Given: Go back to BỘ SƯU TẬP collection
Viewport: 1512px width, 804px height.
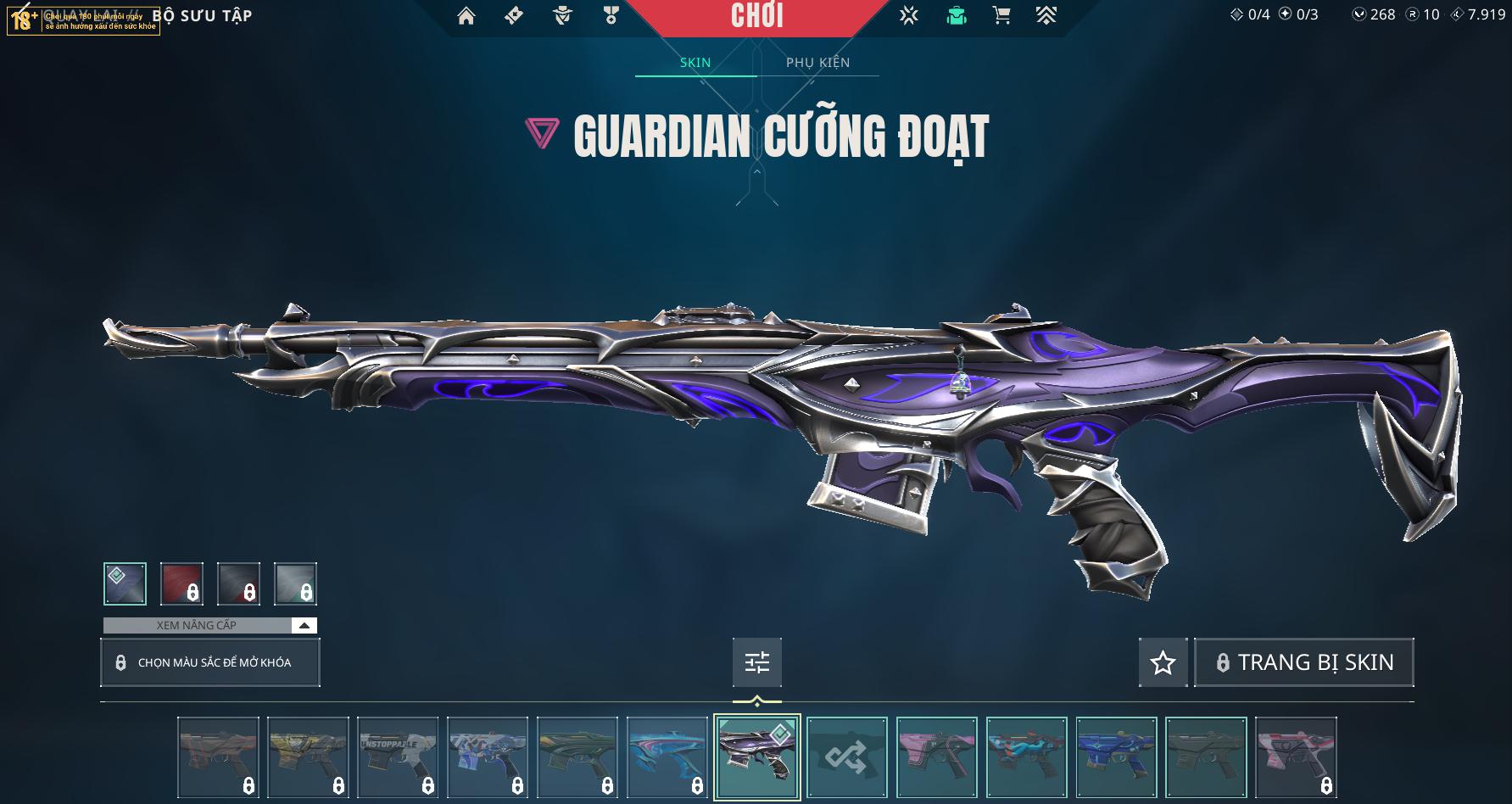Looking at the screenshot, I should coord(202,16).
